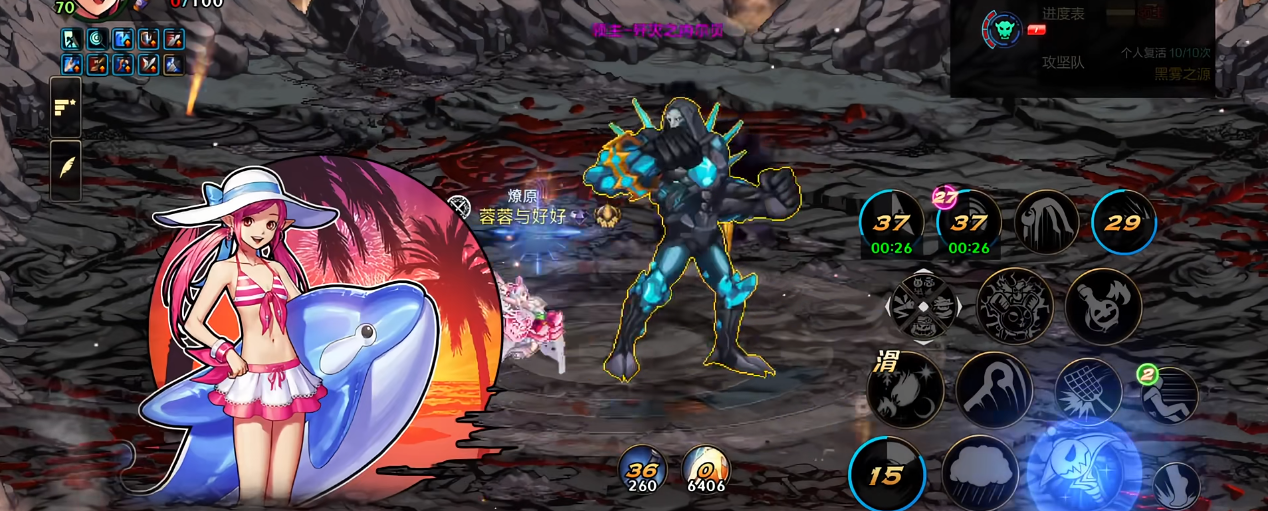Open the bar-chart star panel button
Screen dimensions: 1268x511
[x=66, y=107]
